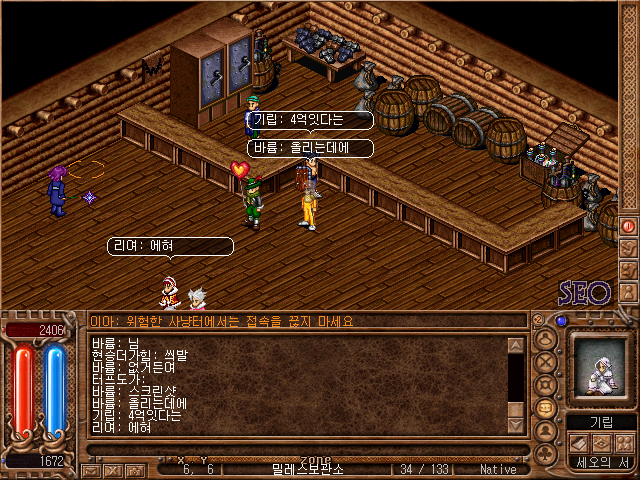Click the character portrait of 기립
This screenshot has height=480, width=640.
[x=598, y=371]
